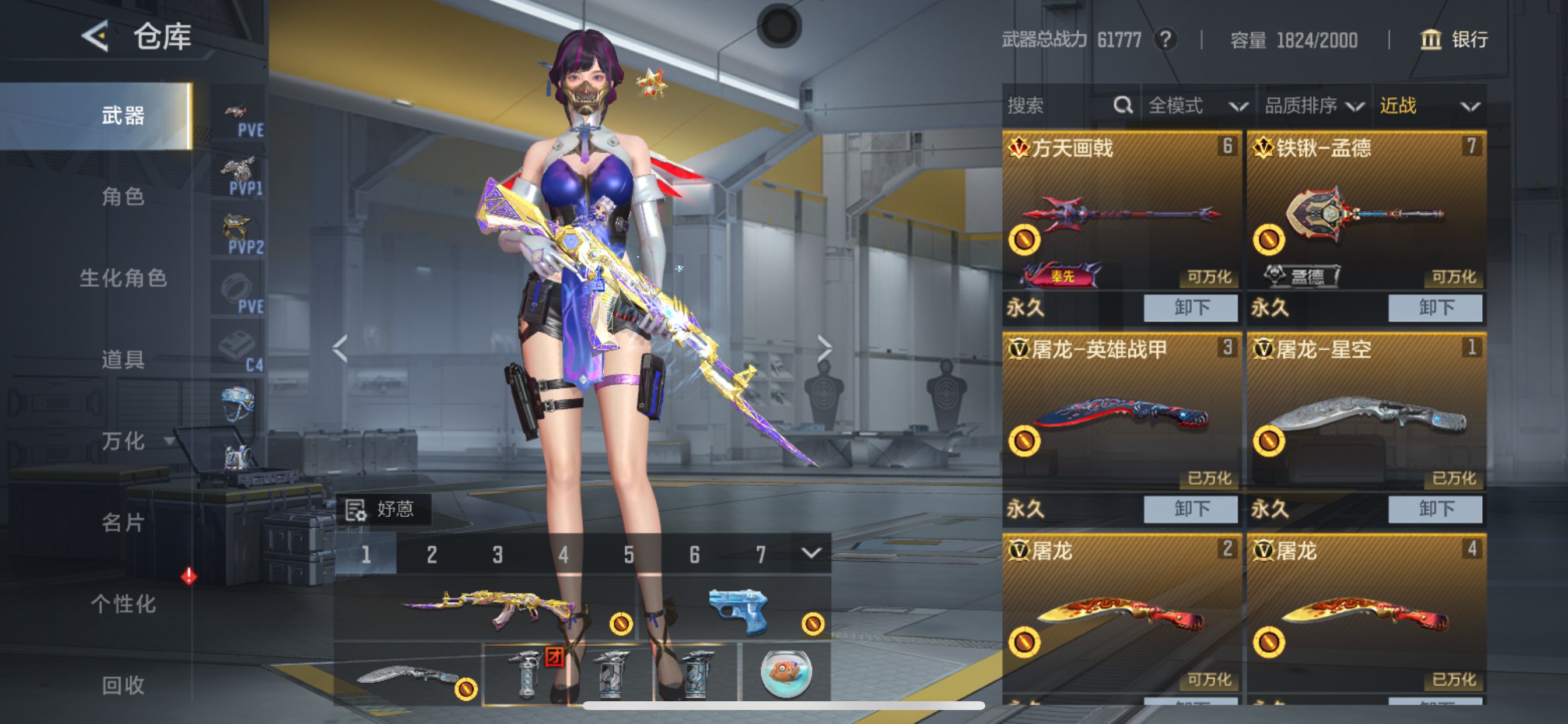Open the 银行 bank panel
1568x724 pixels.
pyautogui.click(x=1455, y=40)
